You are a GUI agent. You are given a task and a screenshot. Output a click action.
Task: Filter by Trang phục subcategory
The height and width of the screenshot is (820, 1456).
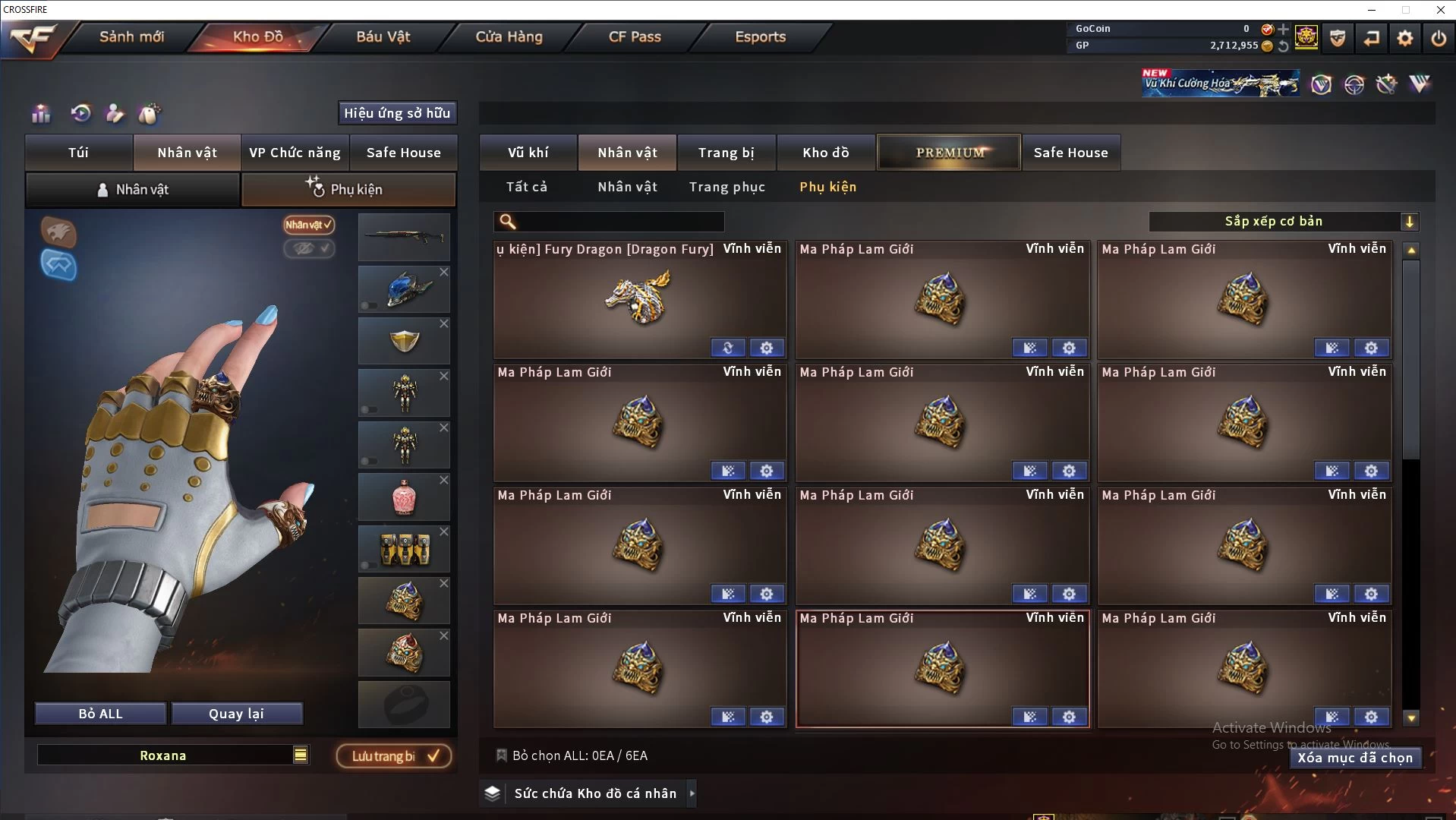click(x=726, y=187)
